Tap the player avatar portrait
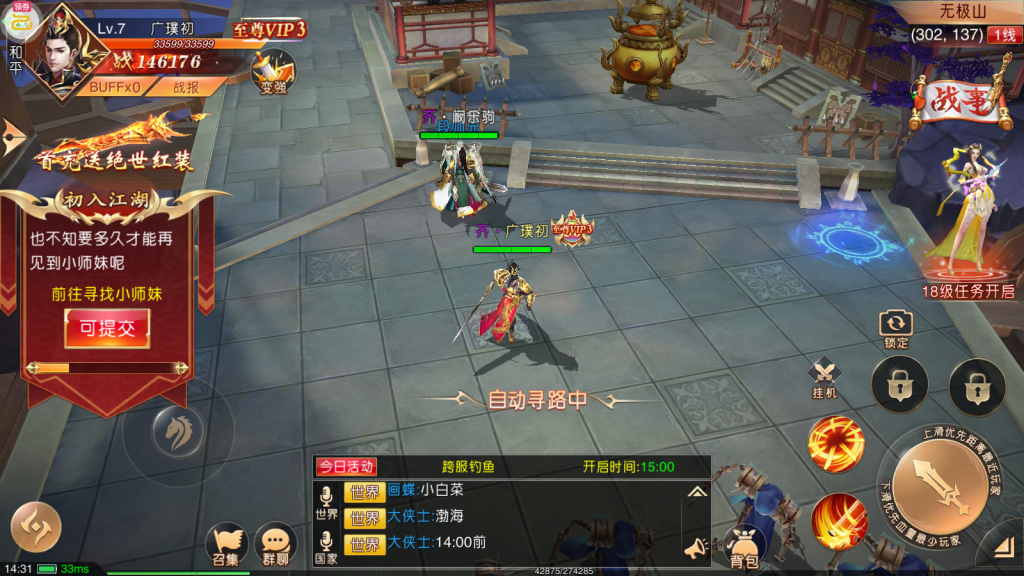The height and width of the screenshot is (576, 1024). (x=59, y=46)
